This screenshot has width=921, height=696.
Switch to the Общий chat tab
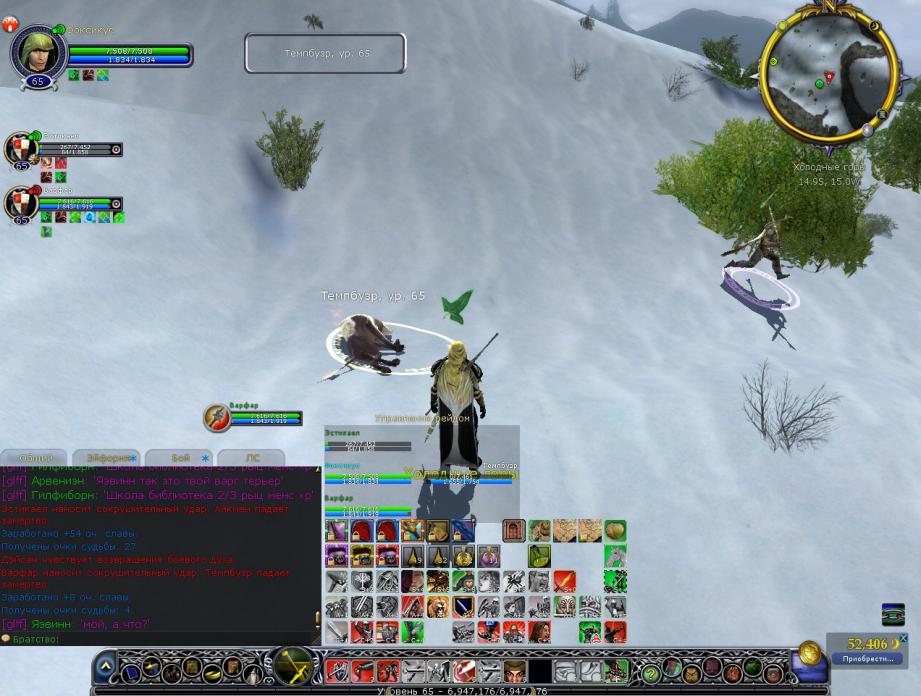35,458
